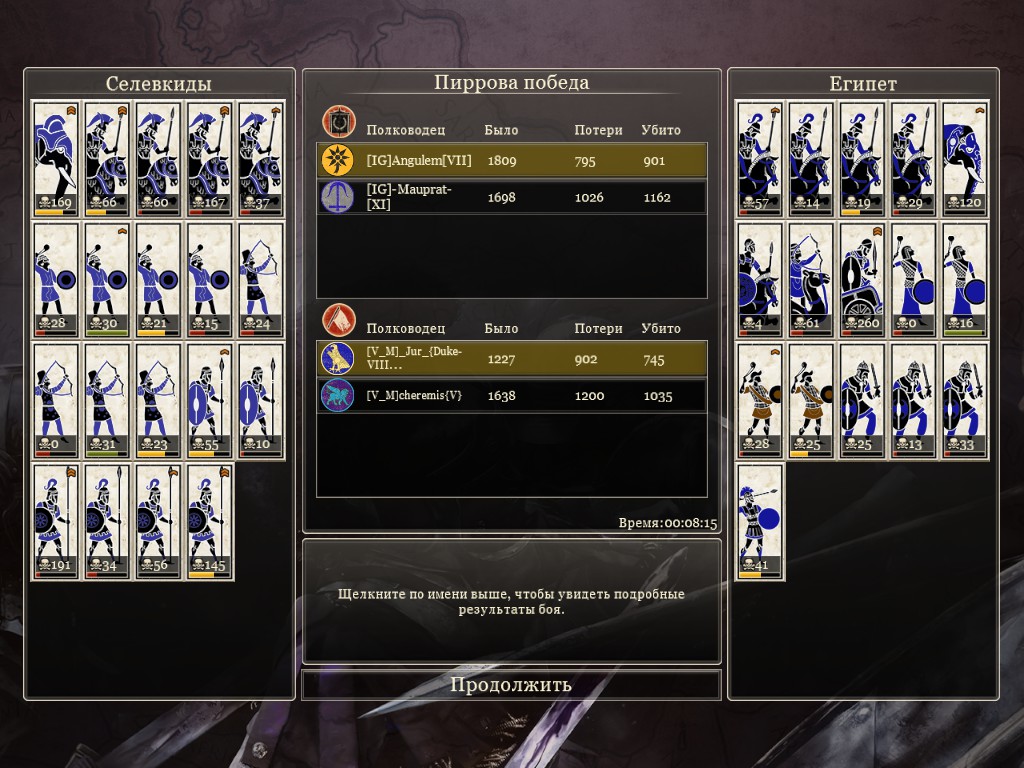Select the Seleucid spearman card with 55 kills
The image size is (1024, 768).
pyautogui.click(x=210, y=400)
